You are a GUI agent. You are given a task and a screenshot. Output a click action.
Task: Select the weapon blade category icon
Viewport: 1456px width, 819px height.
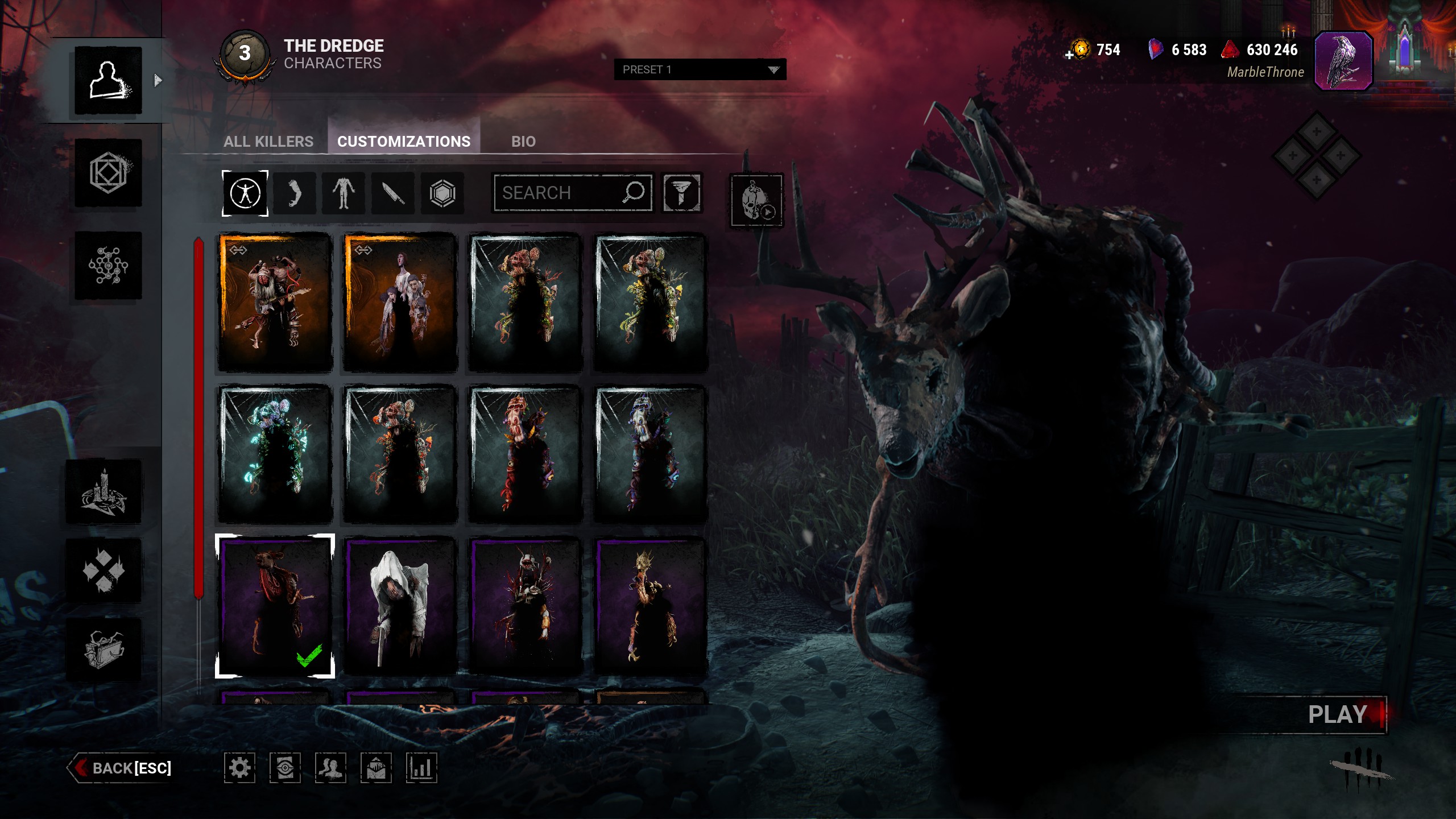pos(393,193)
